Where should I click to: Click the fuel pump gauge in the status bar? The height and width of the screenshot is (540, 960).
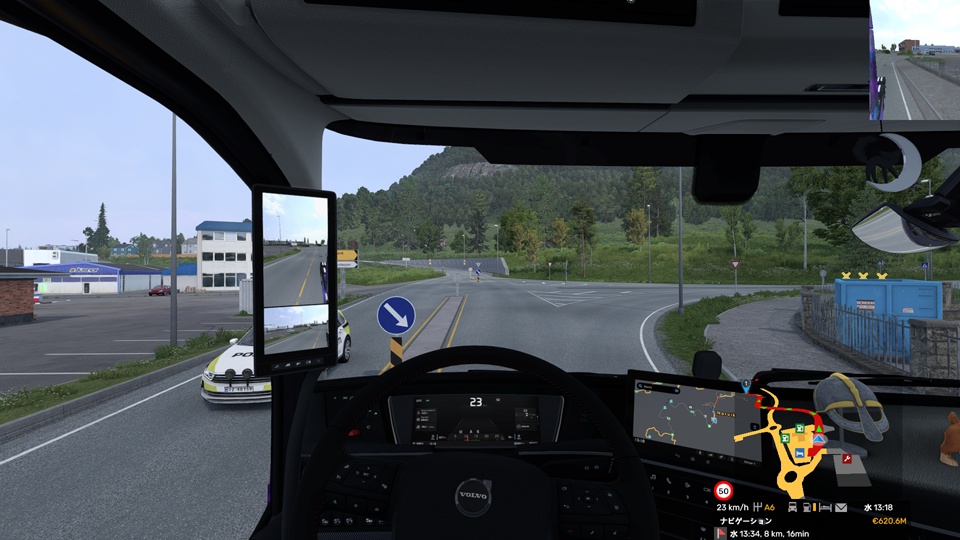(x=809, y=507)
